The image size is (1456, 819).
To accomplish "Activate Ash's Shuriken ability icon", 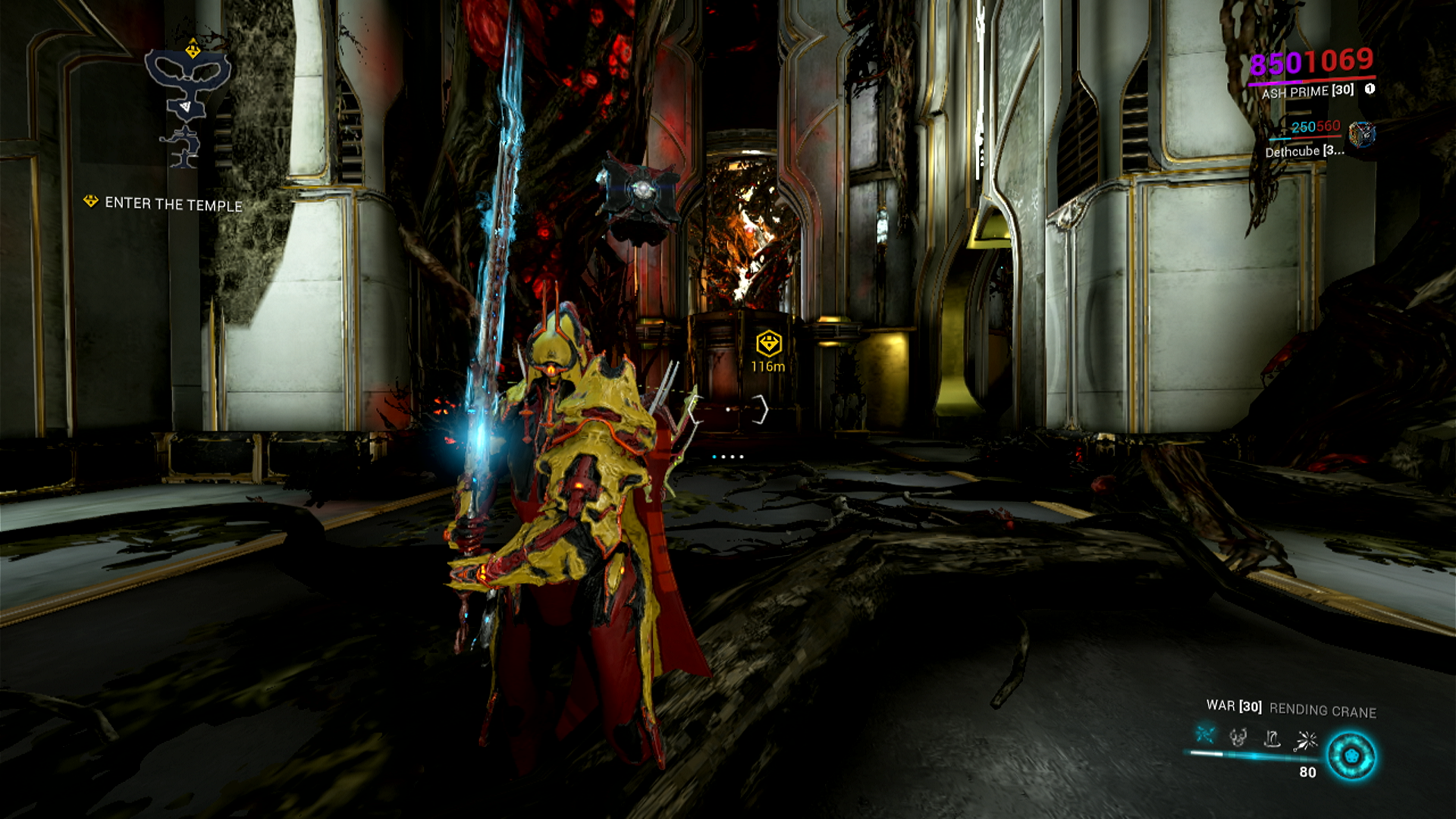I will pyautogui.click(x=1205, y=735).
